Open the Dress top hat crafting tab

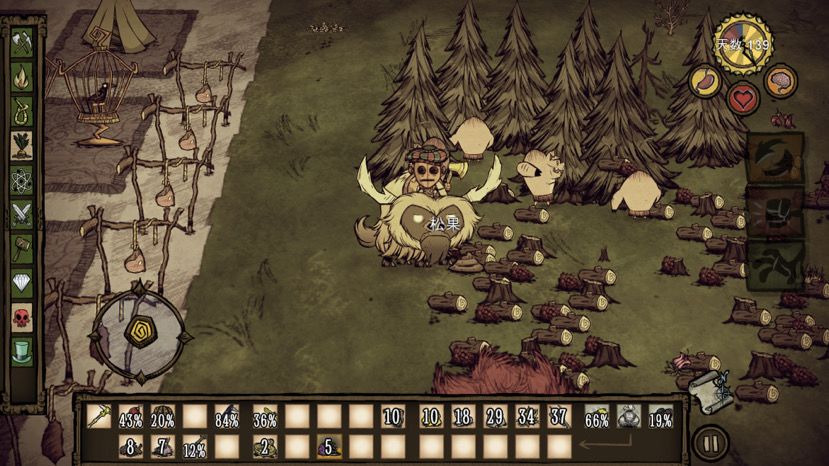pyautogui.click(x=22, y=352)
